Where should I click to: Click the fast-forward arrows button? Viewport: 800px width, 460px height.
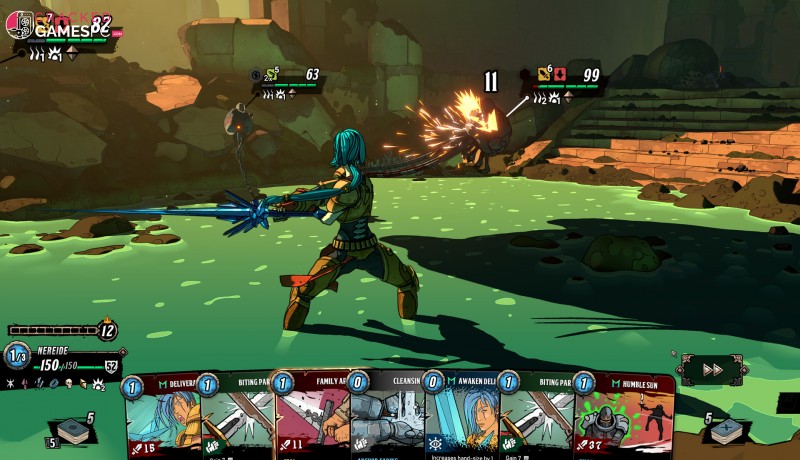pos(712,369)
